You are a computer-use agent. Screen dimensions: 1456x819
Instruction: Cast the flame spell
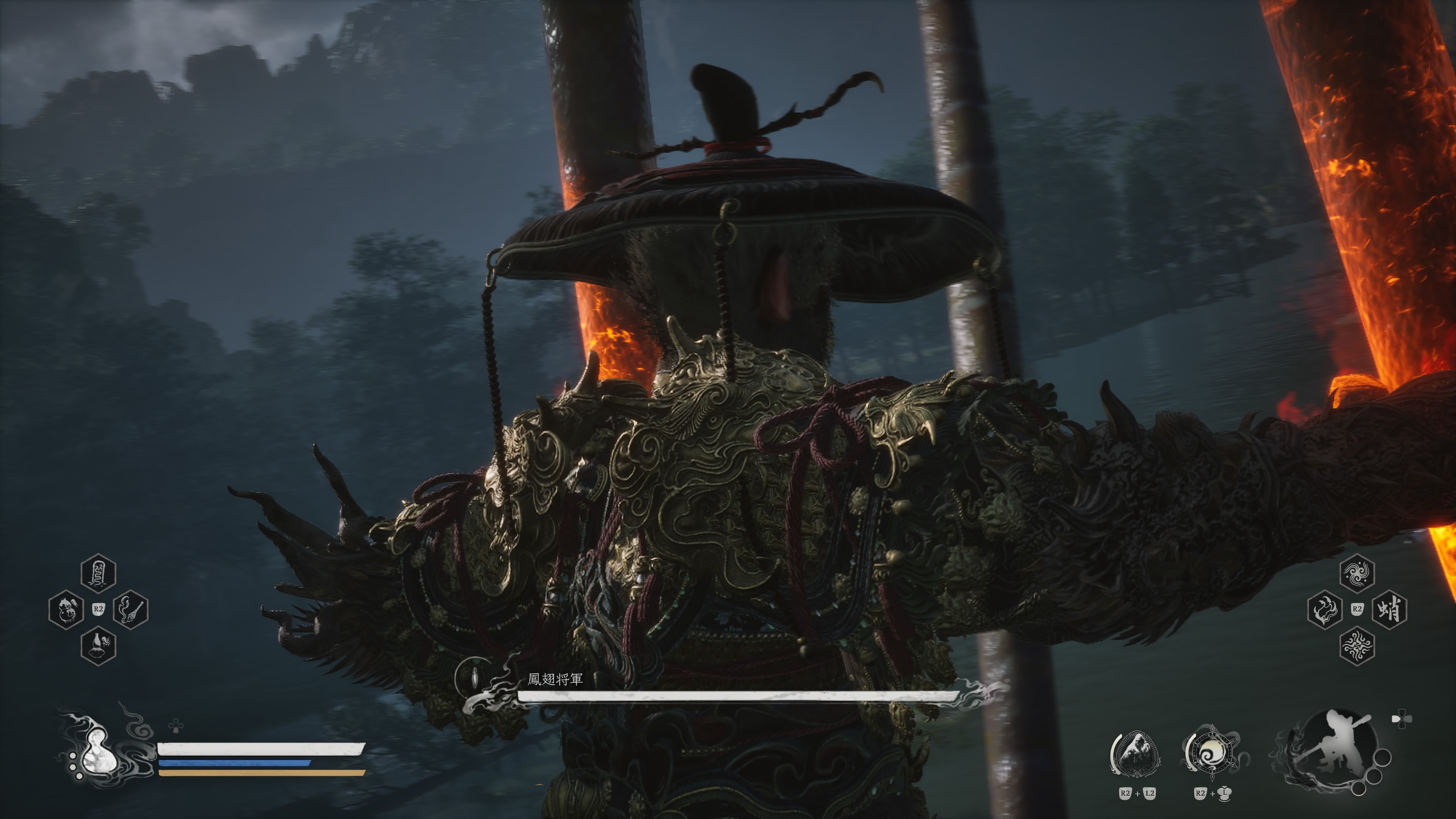[1324, 609]
